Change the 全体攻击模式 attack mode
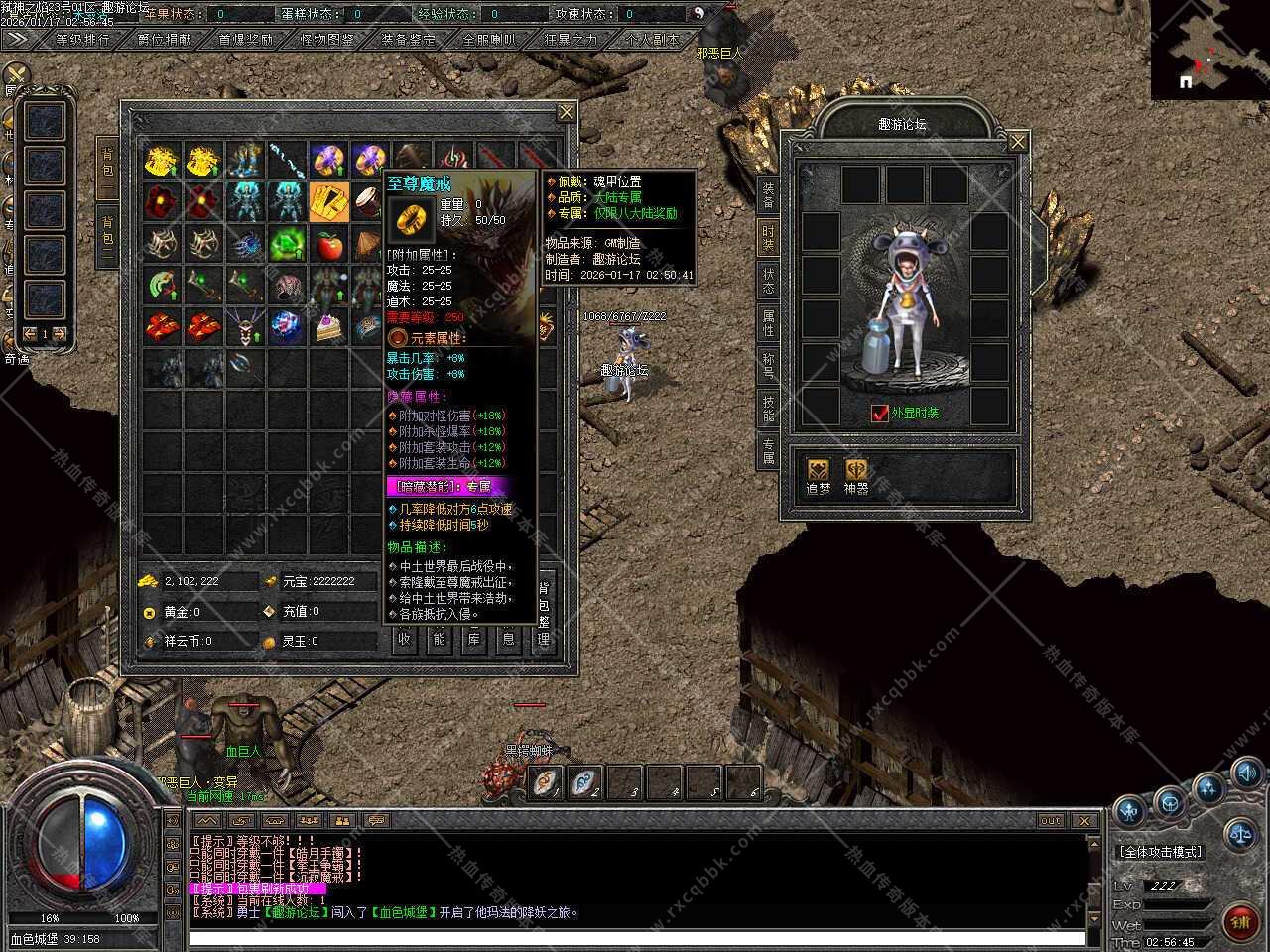 pos(1160,852)
